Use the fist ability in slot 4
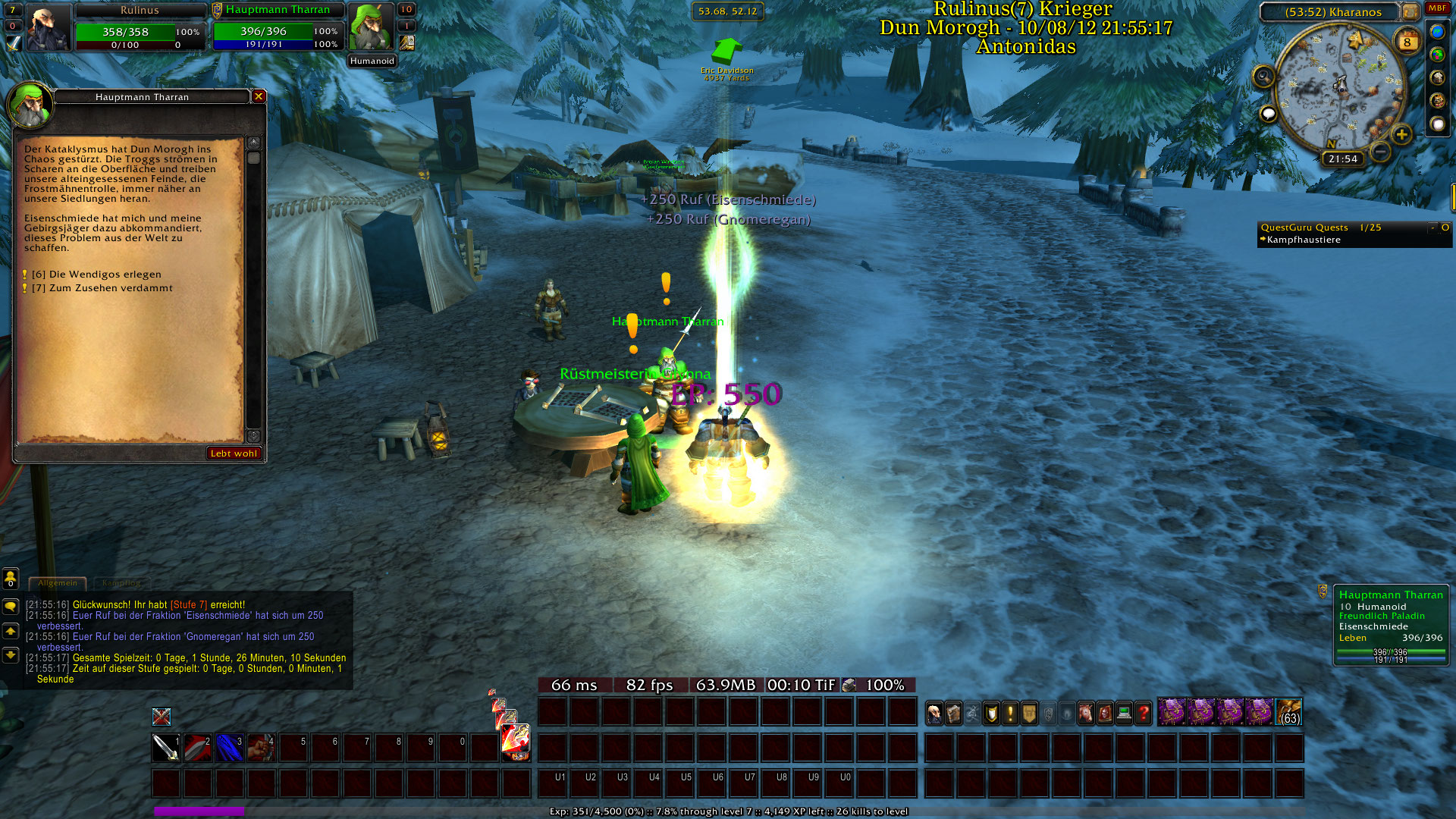This screenshot has height=819, width=1456. (261, 748)
